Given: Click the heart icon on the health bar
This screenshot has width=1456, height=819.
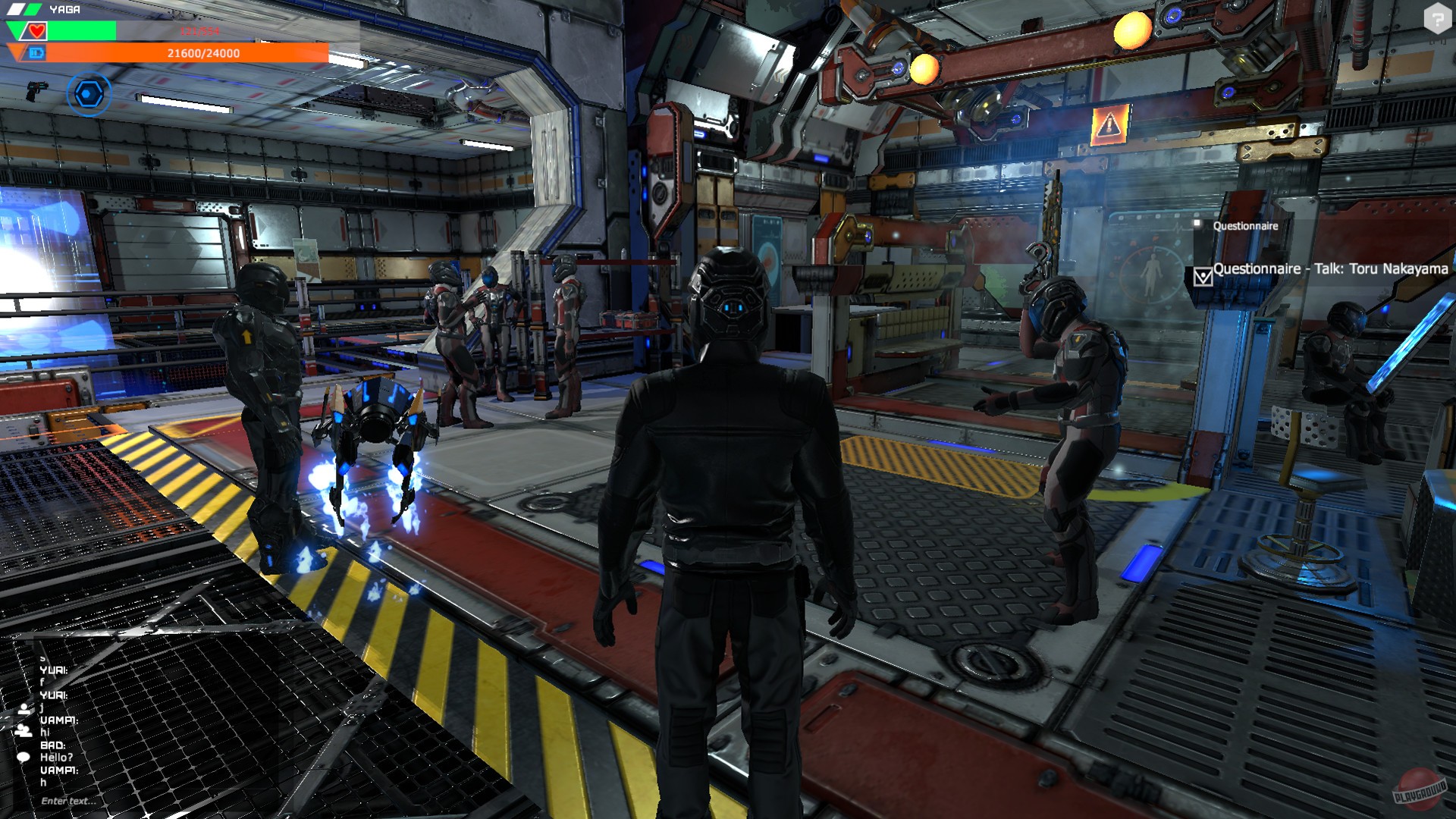Looking at the screenshot, I should [36, 30].
